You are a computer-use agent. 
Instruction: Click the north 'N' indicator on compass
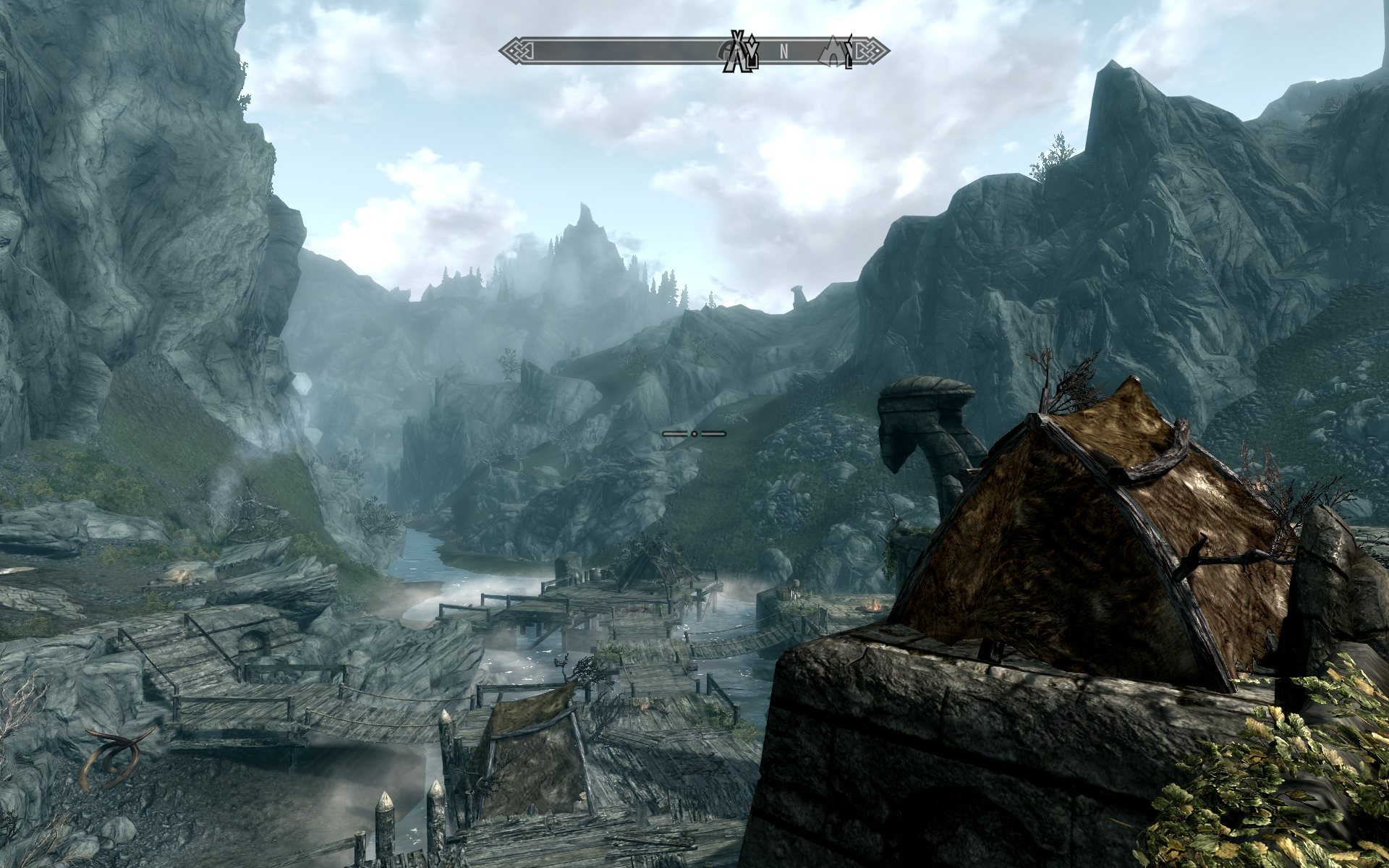click(783, 51)
